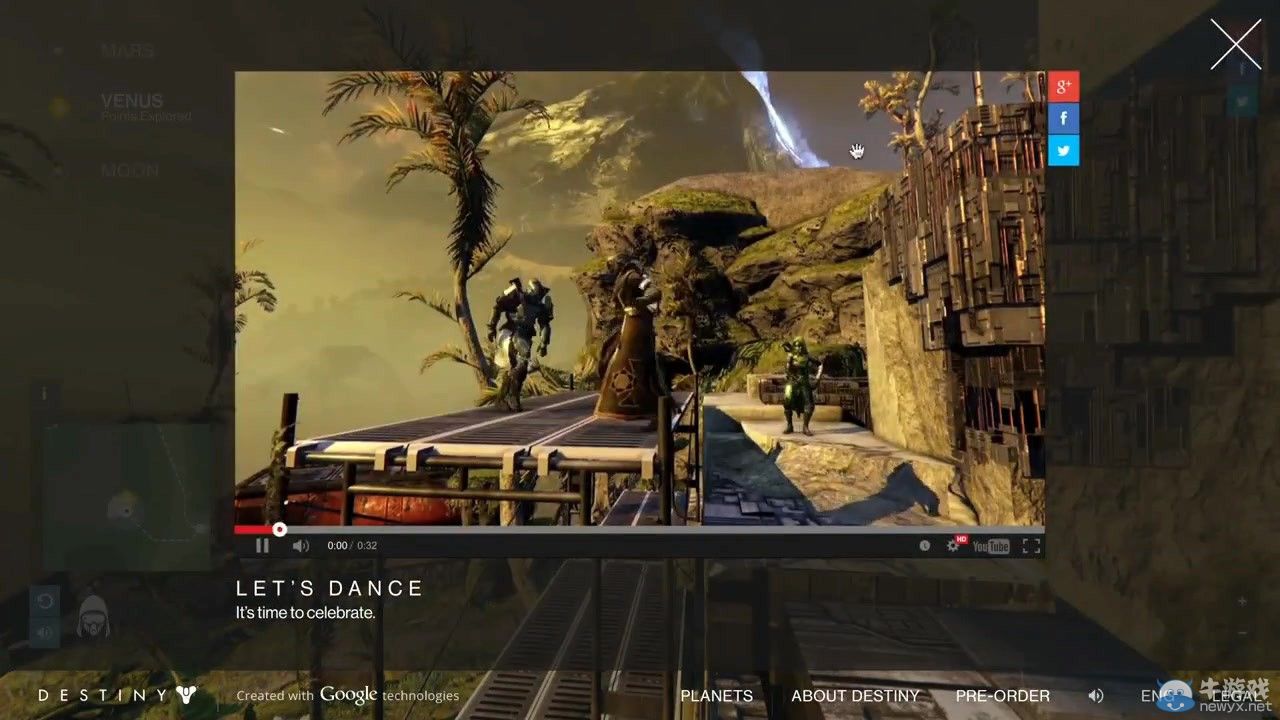Click the helmet avatar icon near the minimap
1280x720 pixels.
pos(93,617)
